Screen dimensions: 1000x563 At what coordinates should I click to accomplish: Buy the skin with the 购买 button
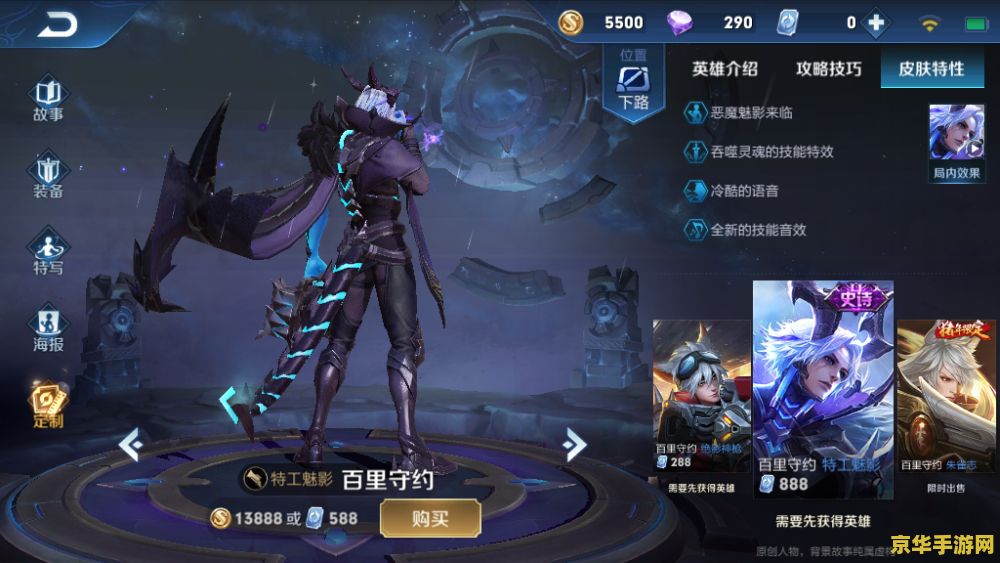pos(430,518)
